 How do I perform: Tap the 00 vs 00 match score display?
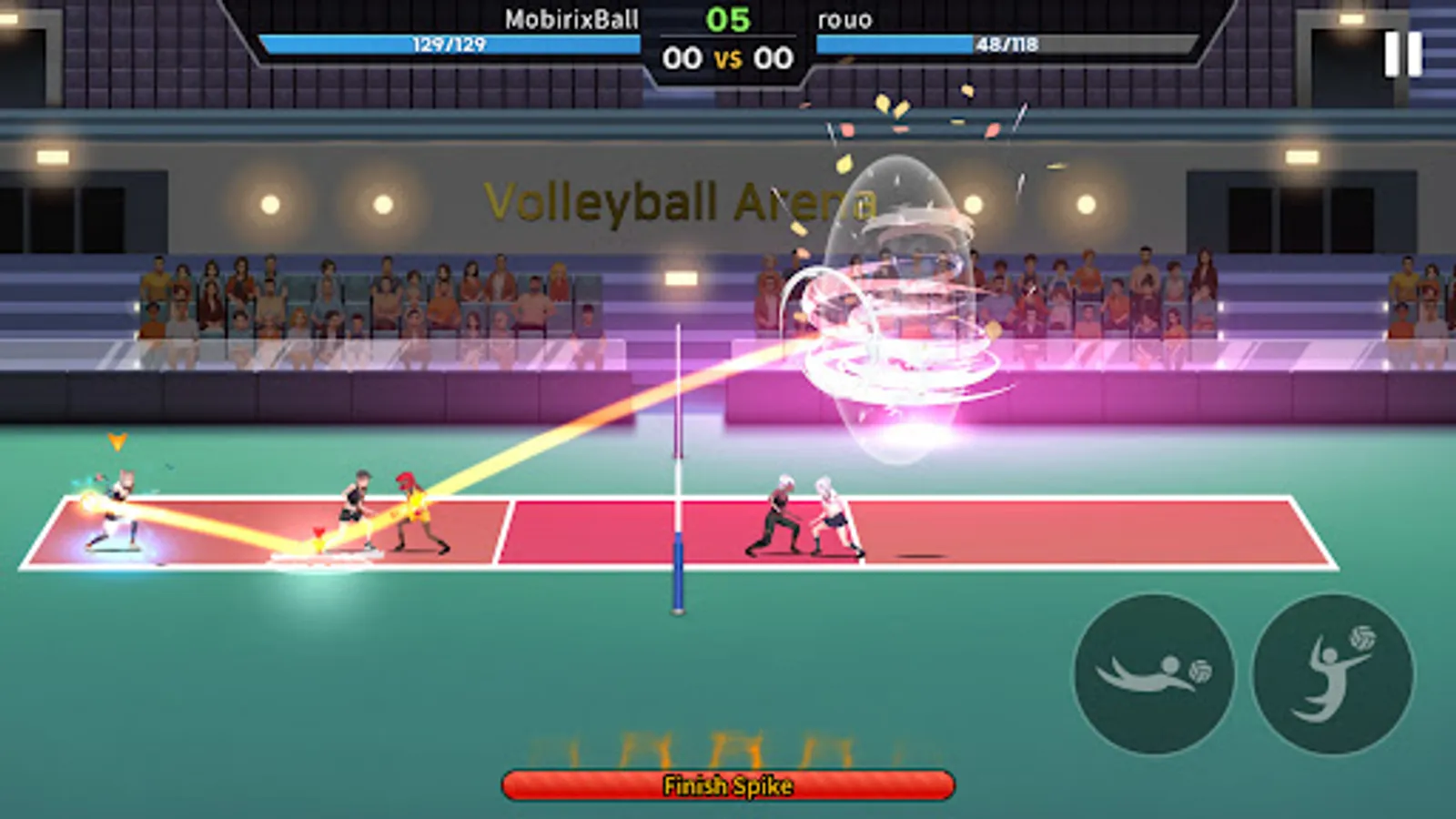pyautogui.click(x=728, y=56)
